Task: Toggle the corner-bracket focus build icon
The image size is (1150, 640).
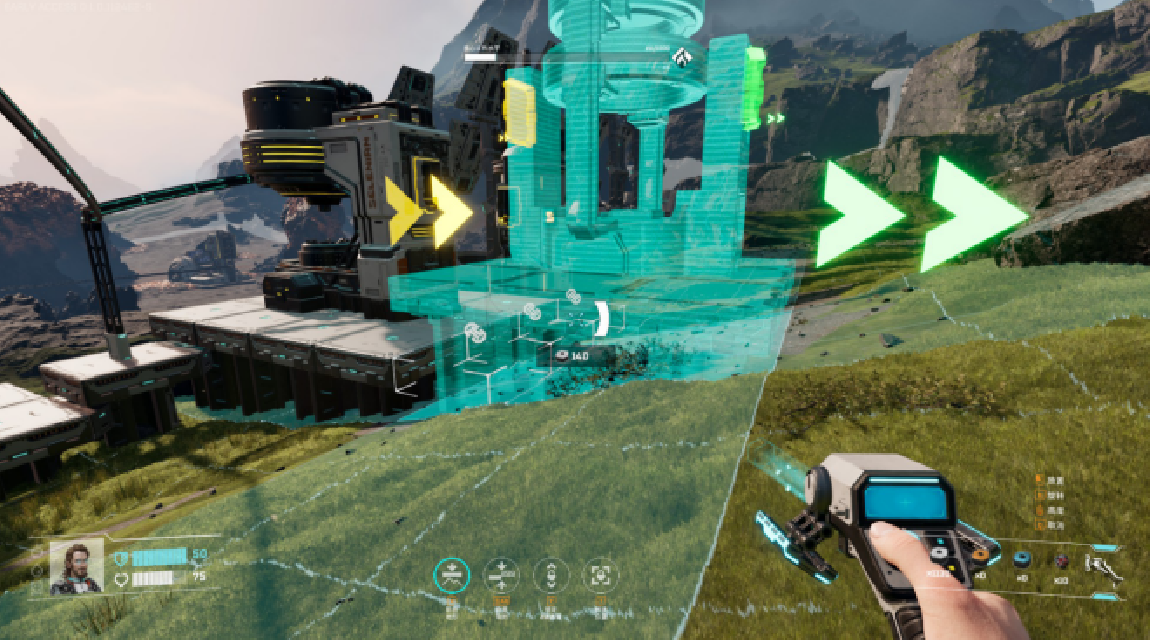Action: pos(600,575)
